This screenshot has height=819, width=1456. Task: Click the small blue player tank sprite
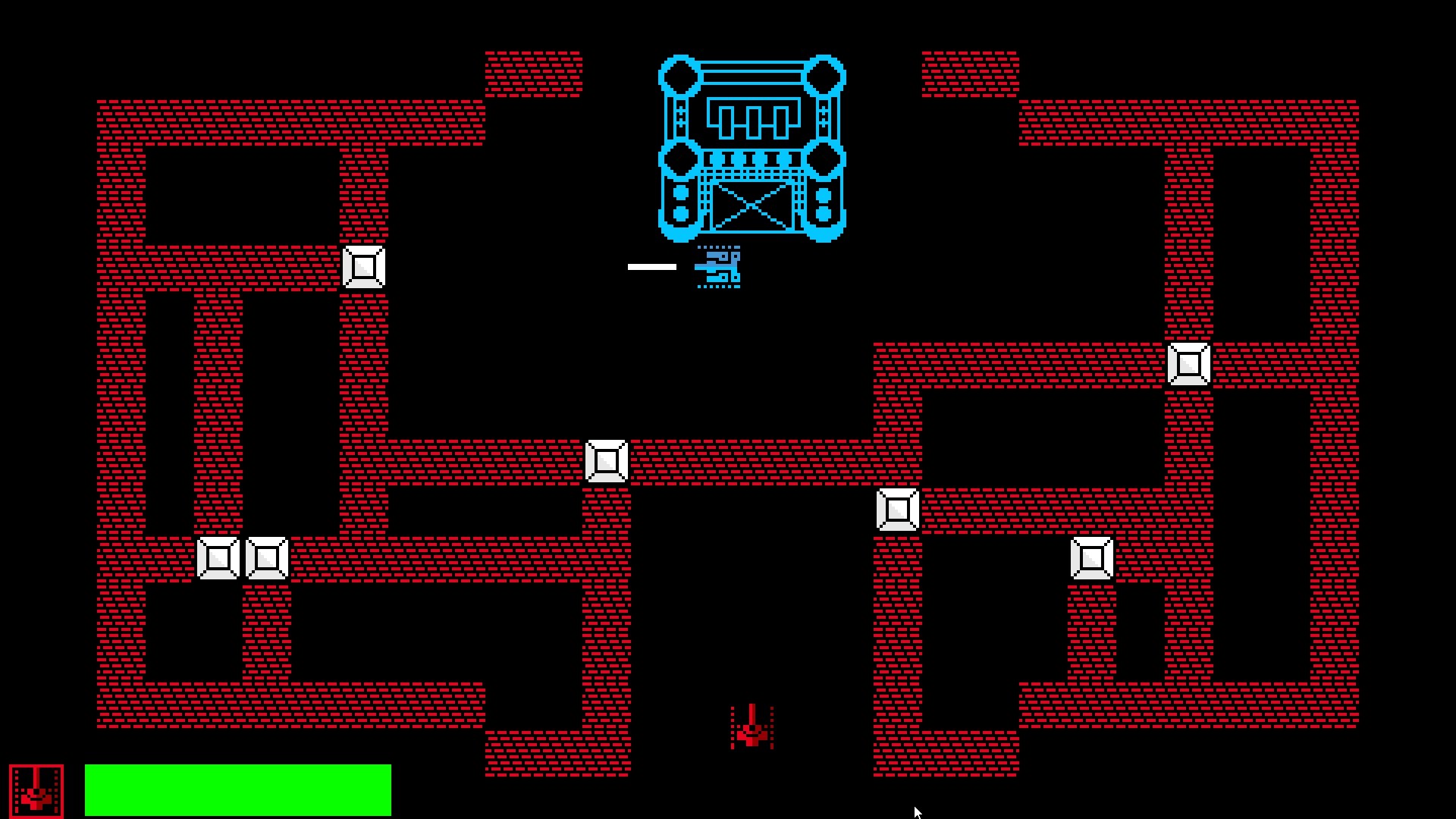click(x=717, y=267)
